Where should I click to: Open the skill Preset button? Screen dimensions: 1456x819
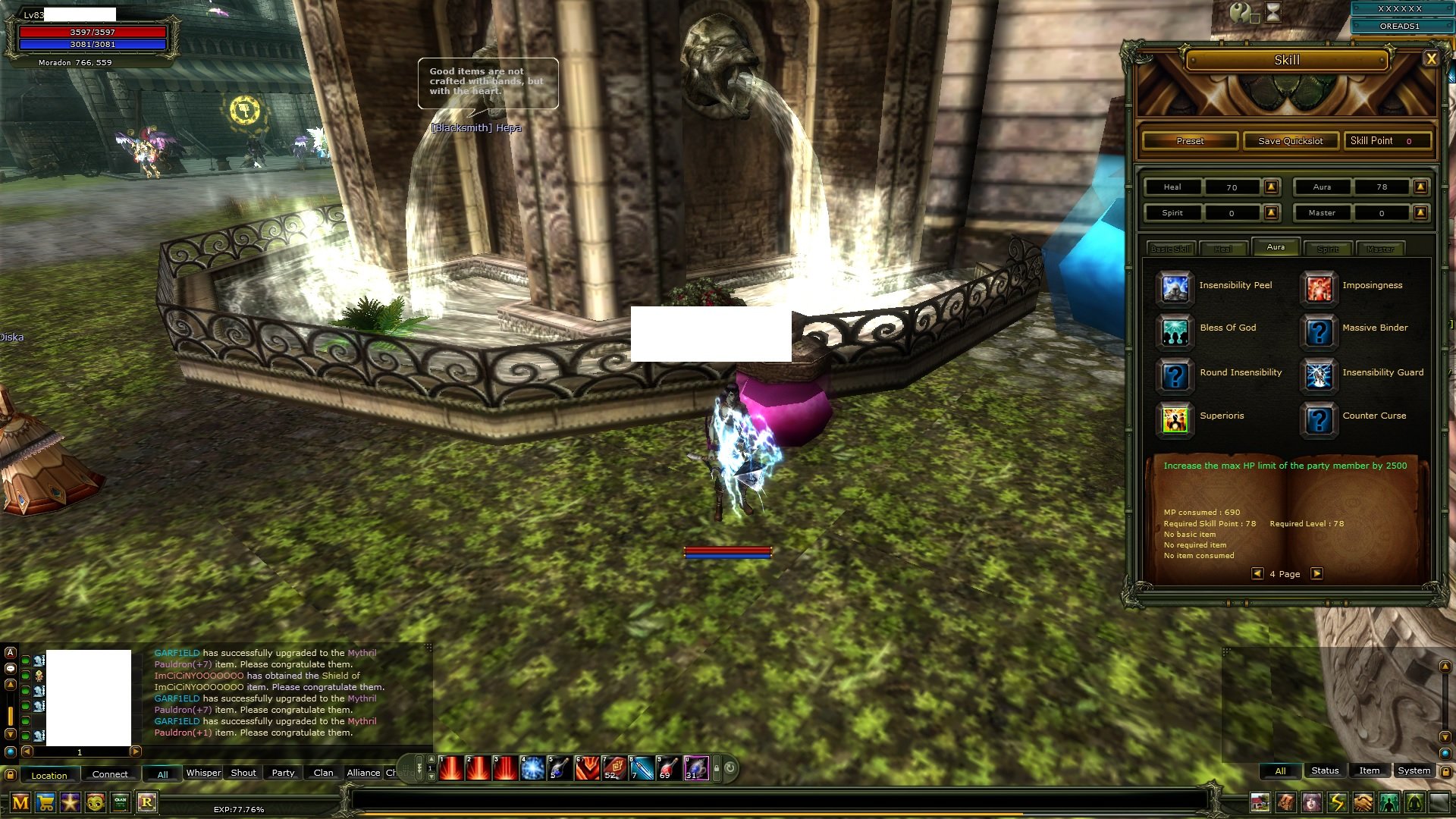click(1190, 141)
